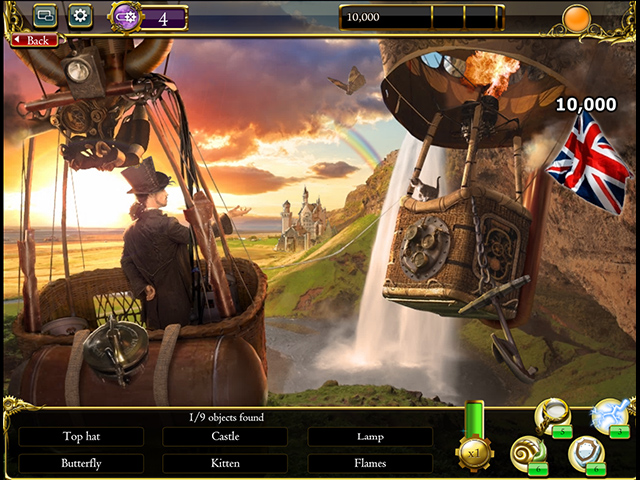The image size is (640, 480).
Task: Click the x1 multiplier gear badge
Action: pos(474,451)
